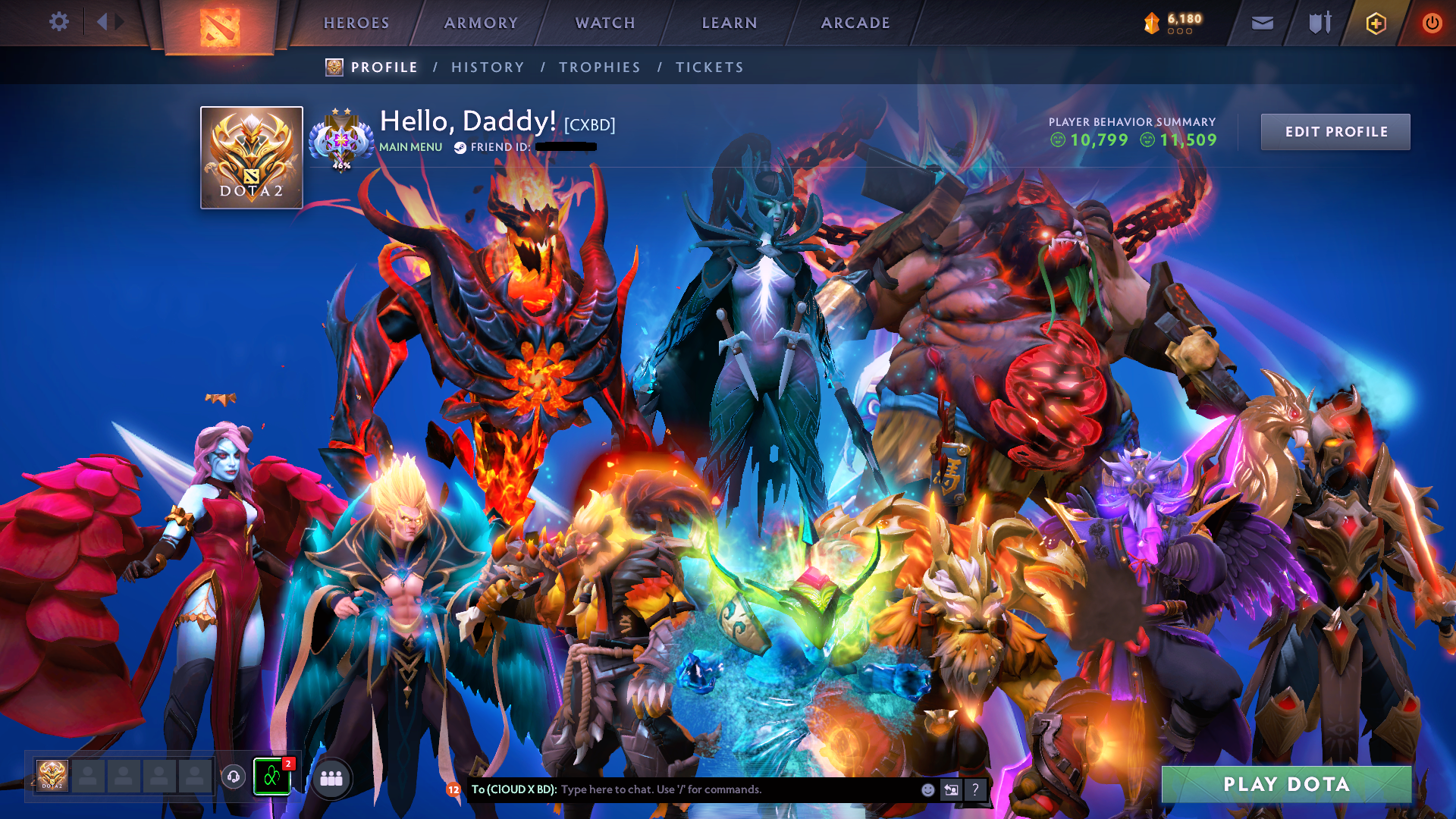Click the chat help question mark icon
This screenshot has width=1456, height=819.
coord(975,789)
